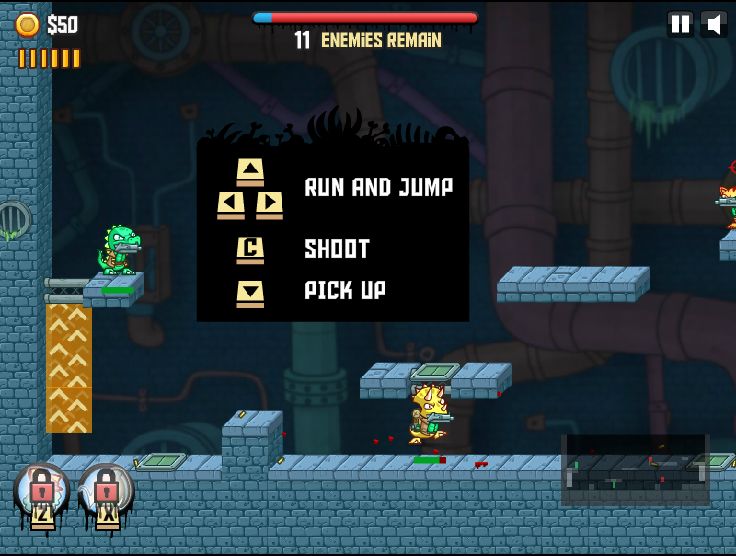Click the level minimap
Viewport: 736px width, 556px height.
pyautogui.click(x=635, y=470)
